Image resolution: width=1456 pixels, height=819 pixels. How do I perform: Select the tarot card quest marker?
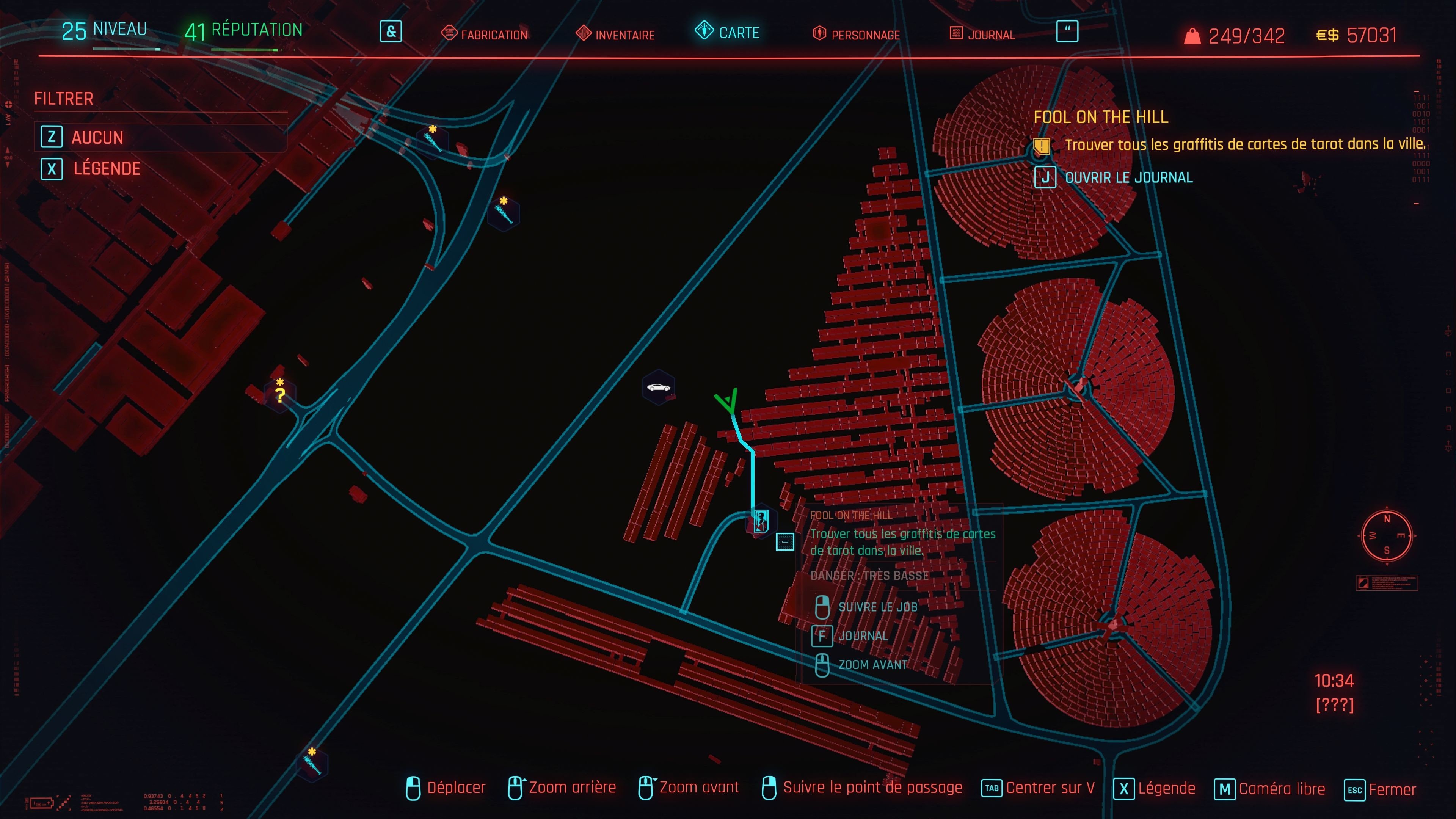[761, 520]
